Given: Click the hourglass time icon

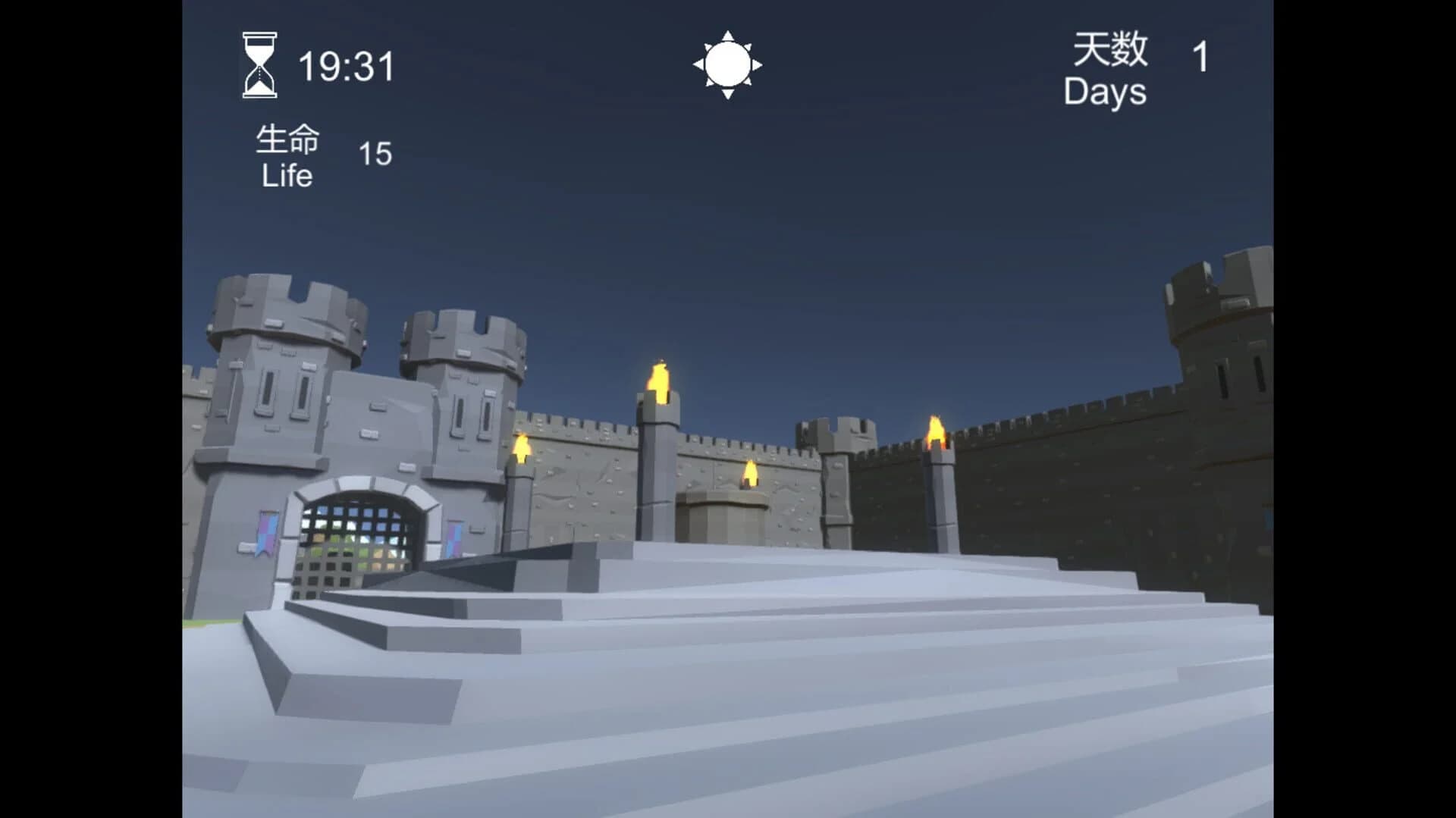Looking at the screenshot, I should click(258, 65).
